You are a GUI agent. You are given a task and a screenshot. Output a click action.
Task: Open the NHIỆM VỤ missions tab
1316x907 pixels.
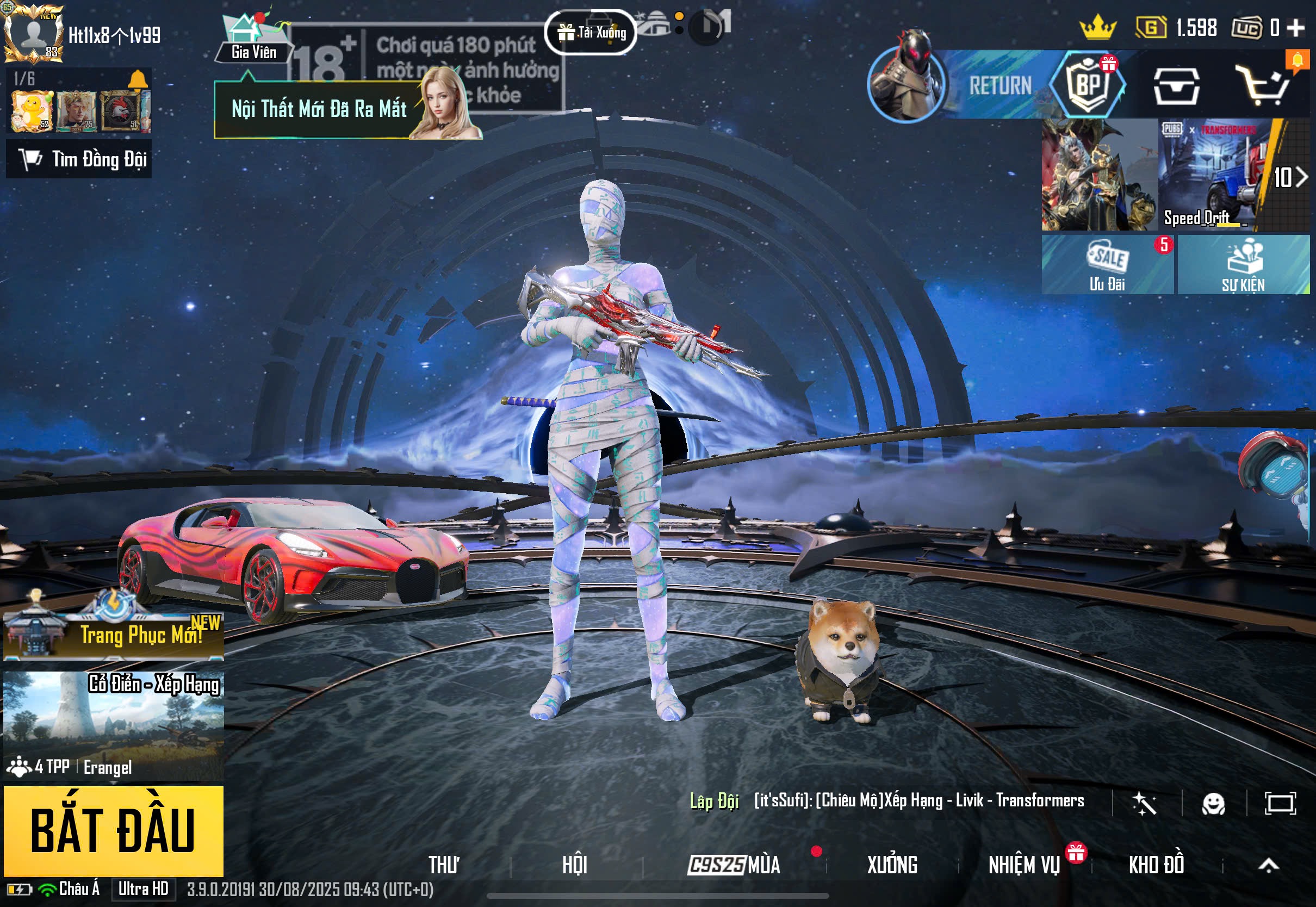pyautogui.click(x=1024, y=865)
